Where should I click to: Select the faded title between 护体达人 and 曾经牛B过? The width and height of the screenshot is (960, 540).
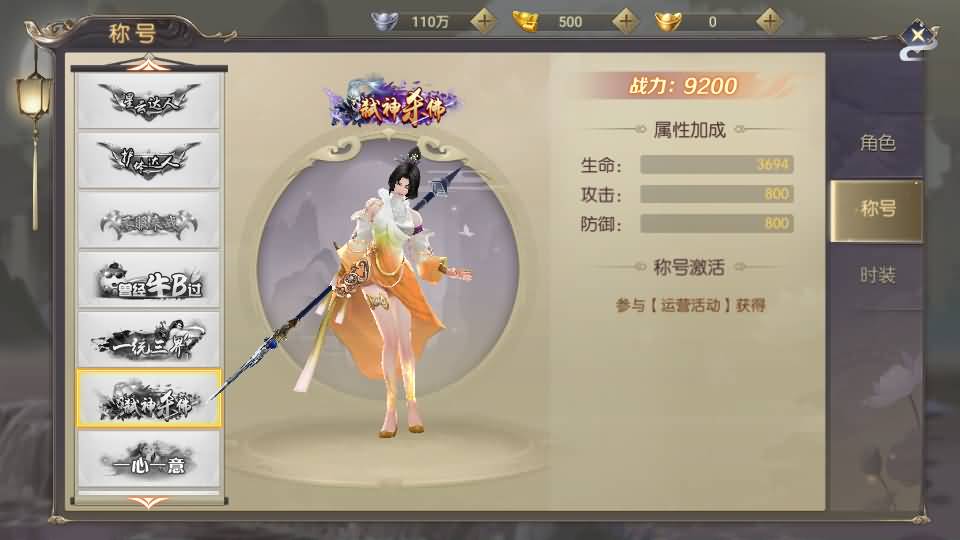point(149,220)
